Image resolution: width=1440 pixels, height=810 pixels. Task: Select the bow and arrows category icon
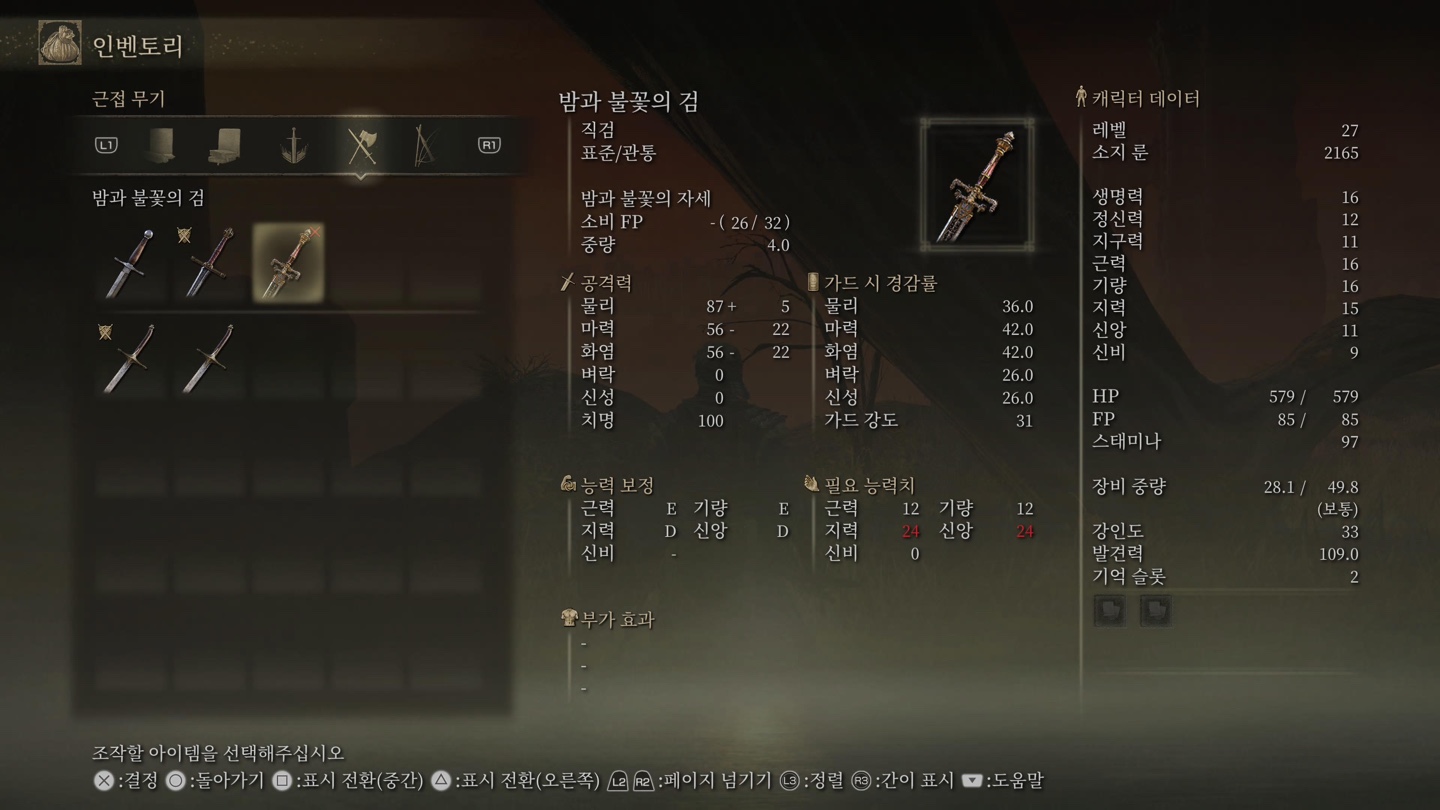[x=423, y=147]
